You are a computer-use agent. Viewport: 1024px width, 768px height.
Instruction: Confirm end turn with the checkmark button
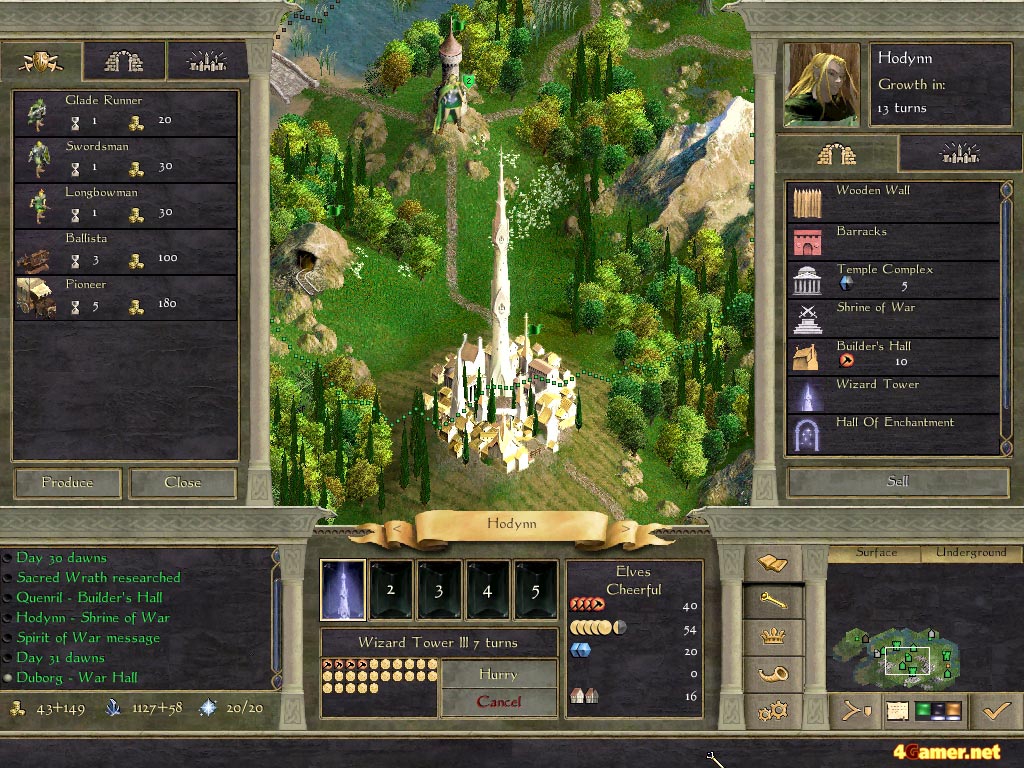pyautogui.click(x=996, y=711)
